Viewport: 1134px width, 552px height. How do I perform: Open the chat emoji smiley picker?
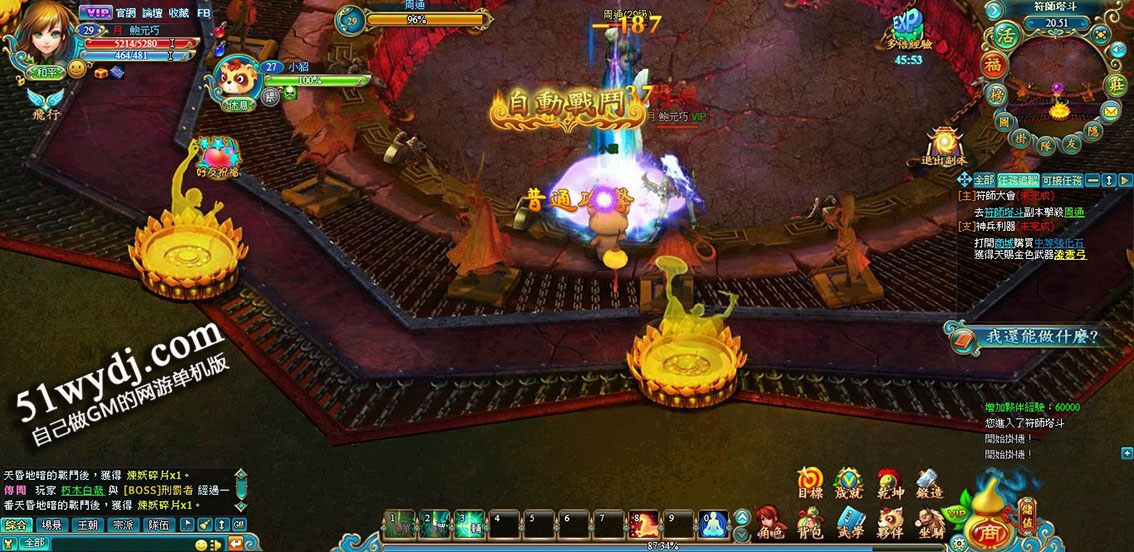(x=201, y=544)
